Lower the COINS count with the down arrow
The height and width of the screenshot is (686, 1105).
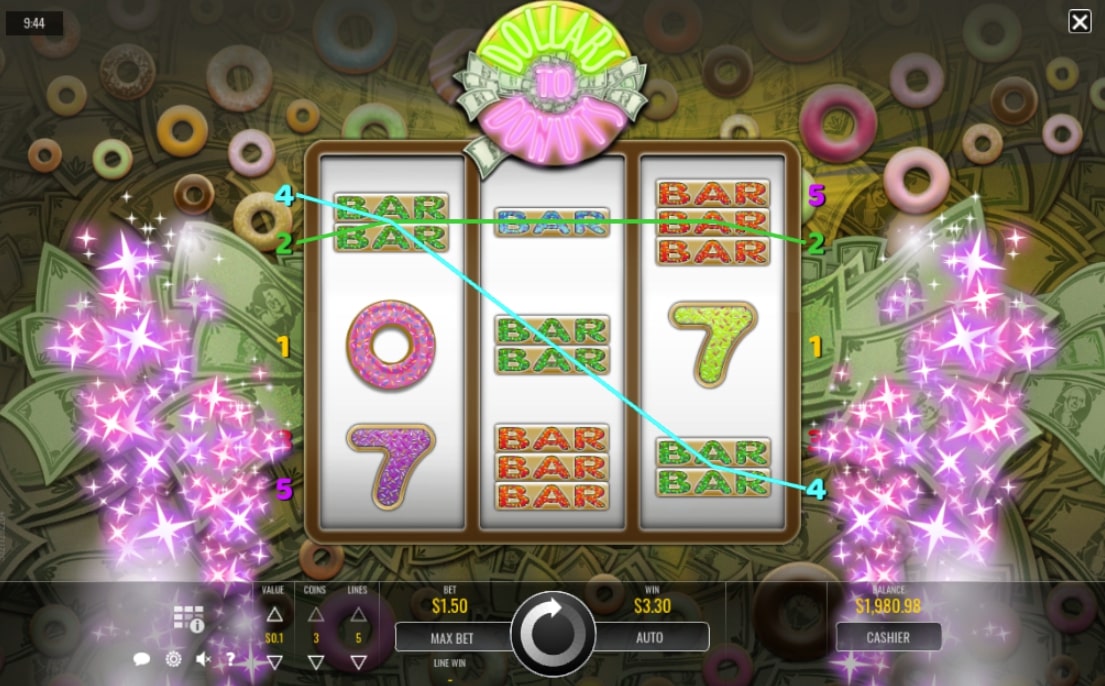click(316, 662)
